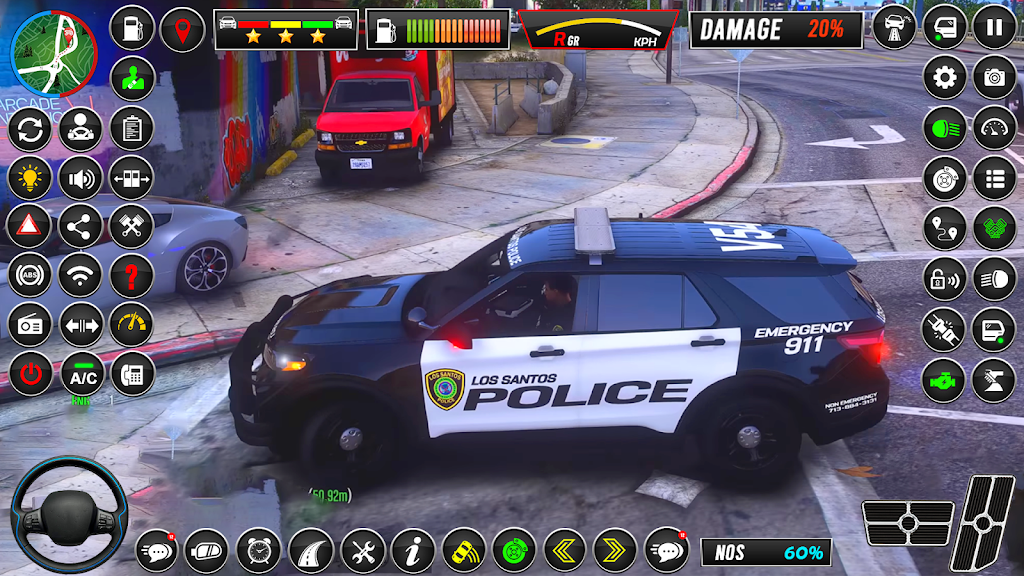Toggle the green headlights icon

tap(944, 128)
